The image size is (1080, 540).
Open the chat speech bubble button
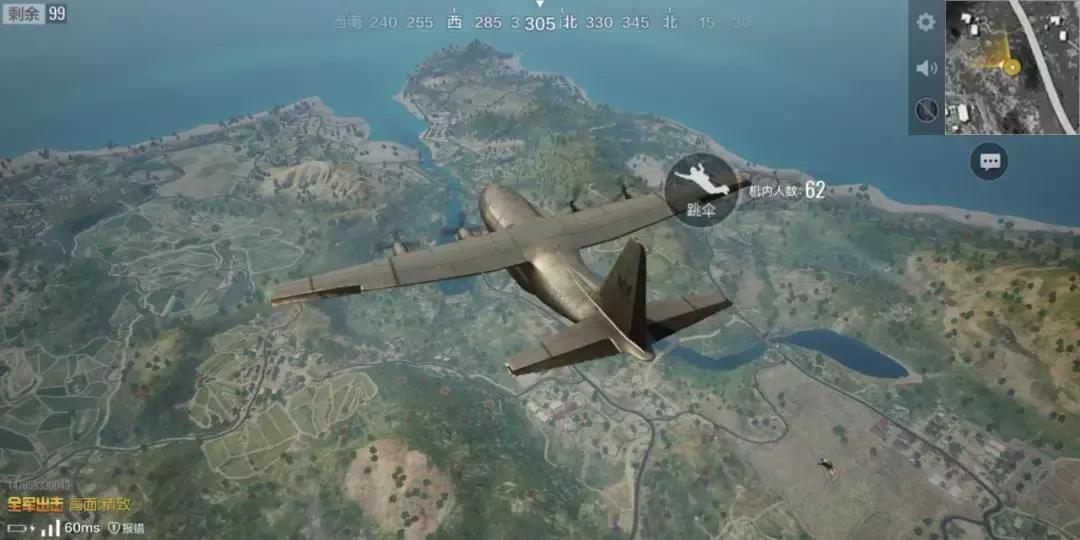click(x=990, y=161)
